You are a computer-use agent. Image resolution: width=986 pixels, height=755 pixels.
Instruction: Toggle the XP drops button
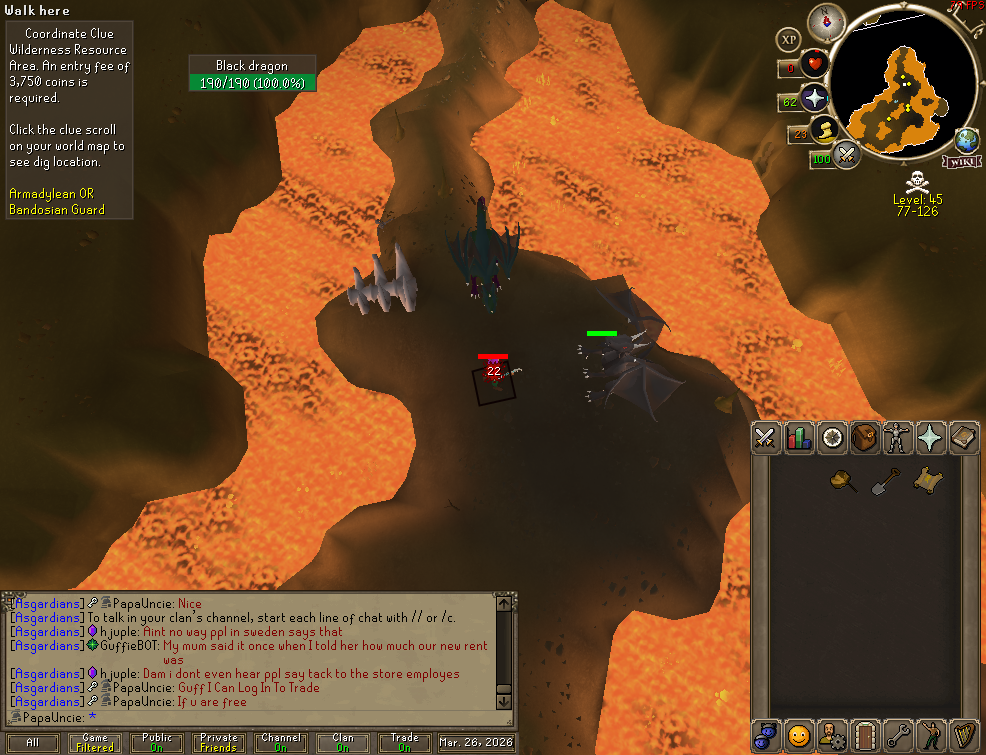(789, 39)
